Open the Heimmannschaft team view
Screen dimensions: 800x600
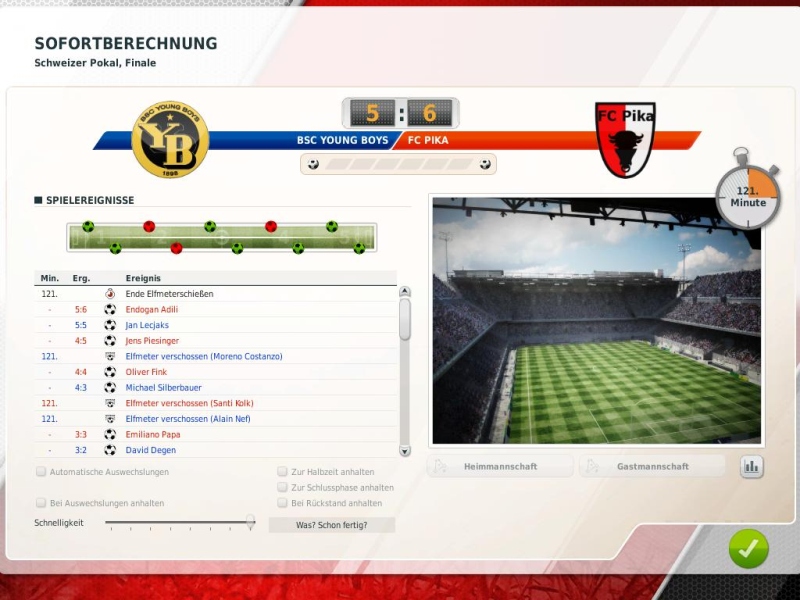click(500, 466)
